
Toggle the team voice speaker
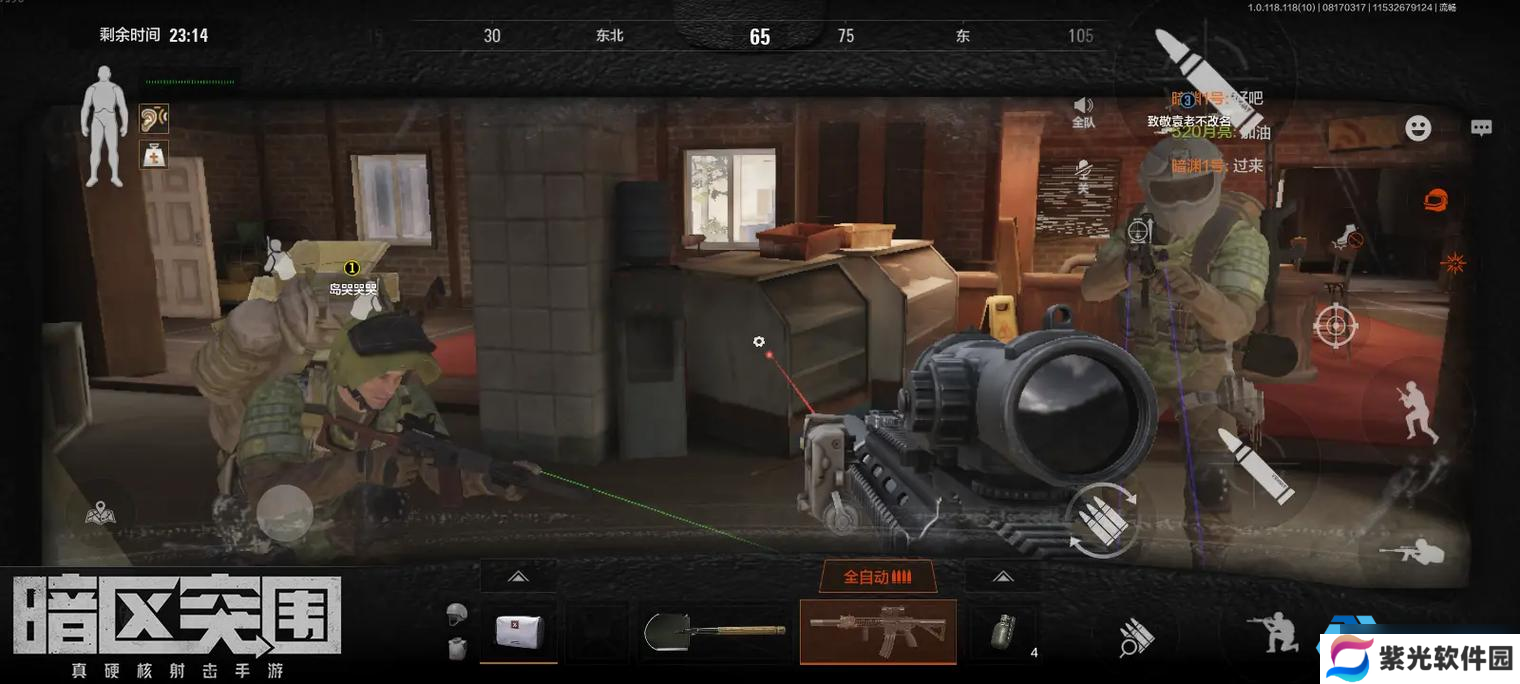[x=1083, y=111]
